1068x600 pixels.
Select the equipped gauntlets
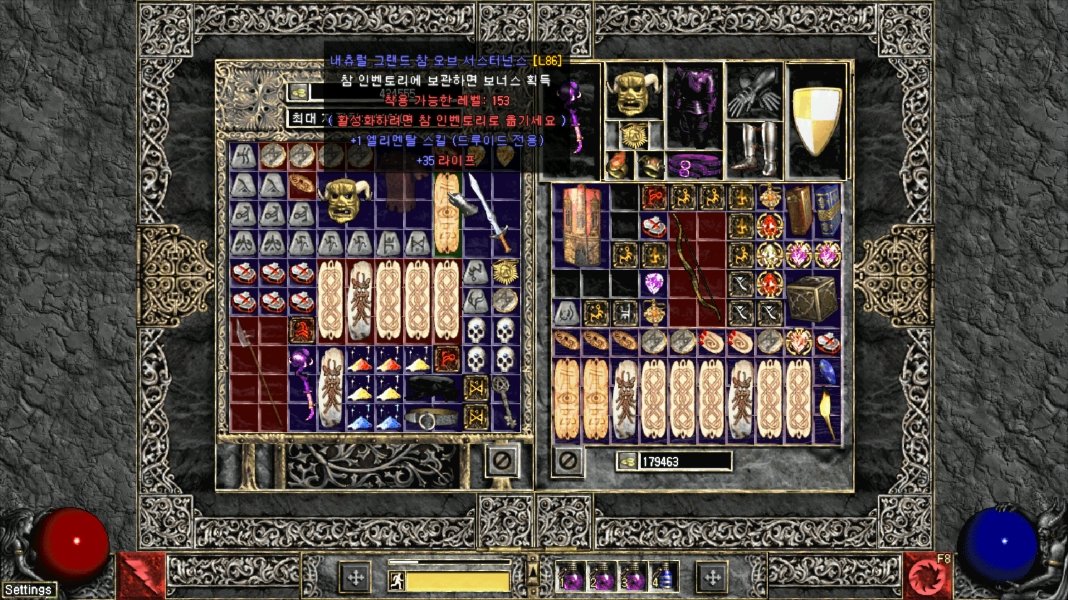(753, 95)
